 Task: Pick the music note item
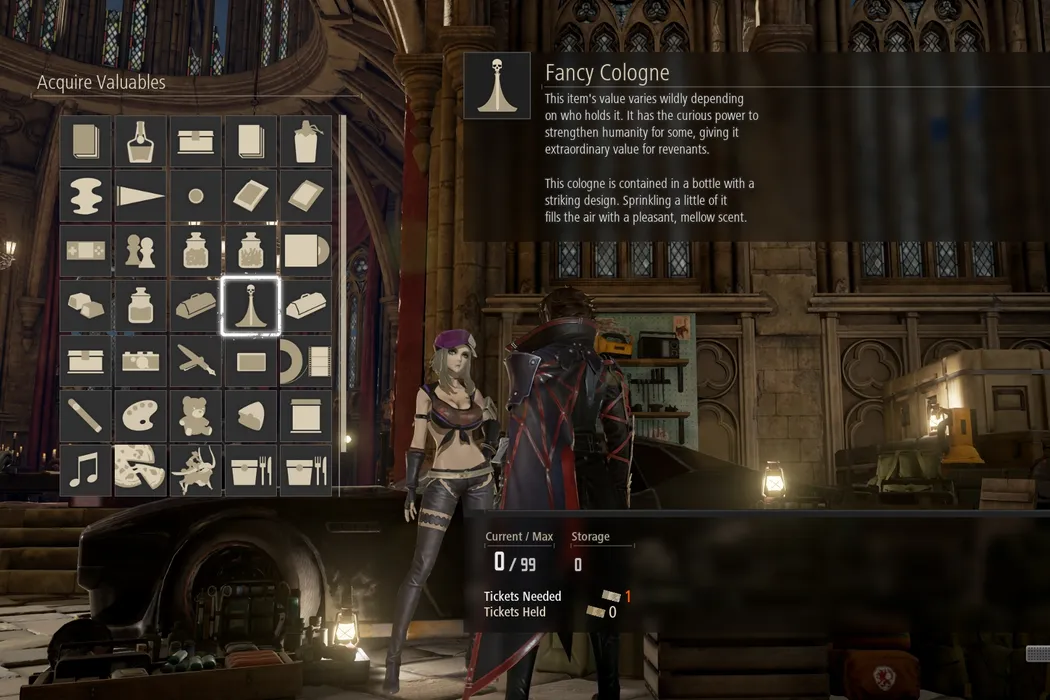click(x=85, y=470)
